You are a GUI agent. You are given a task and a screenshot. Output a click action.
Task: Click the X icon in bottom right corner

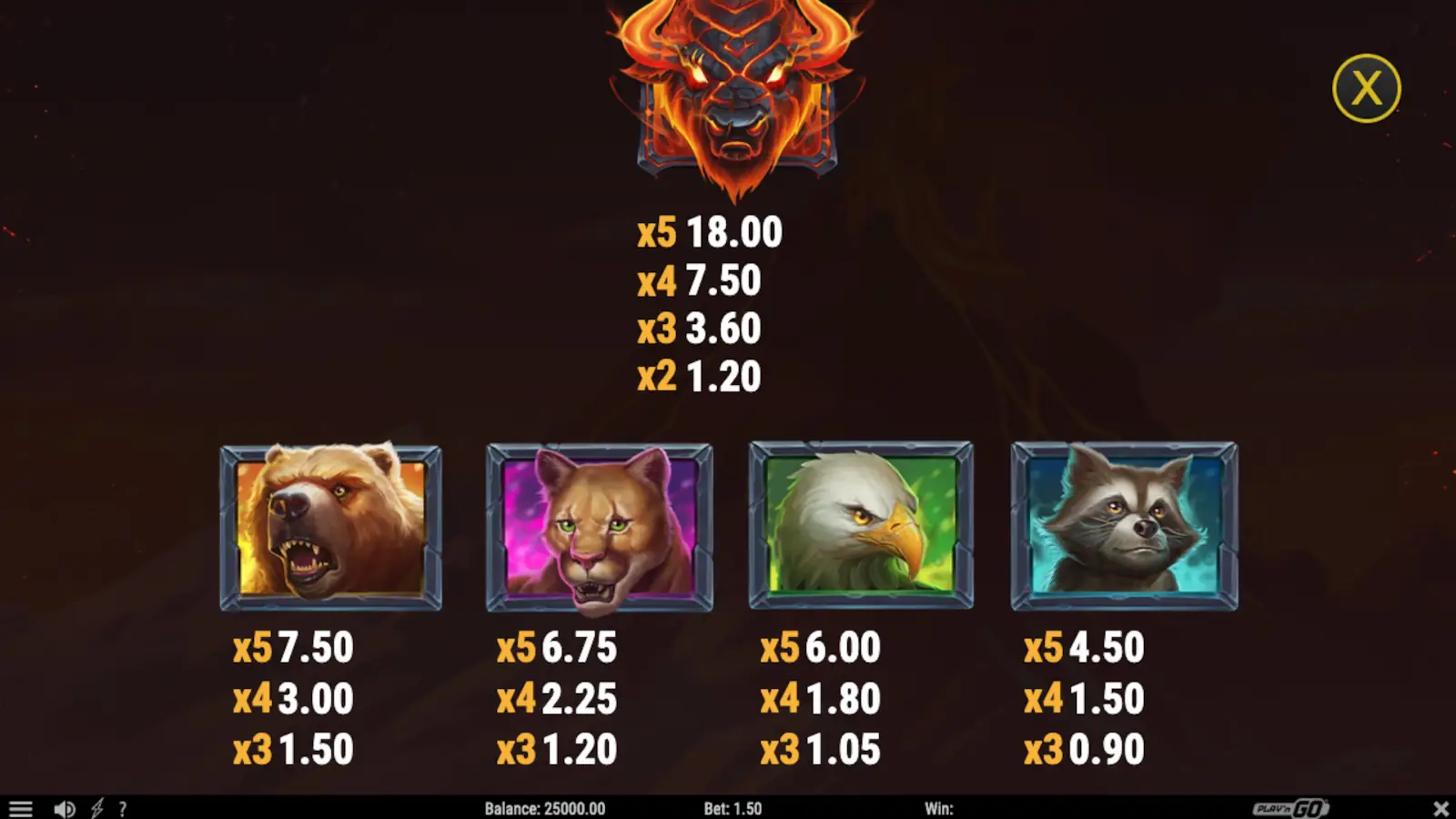click(x=1441, y=808)
